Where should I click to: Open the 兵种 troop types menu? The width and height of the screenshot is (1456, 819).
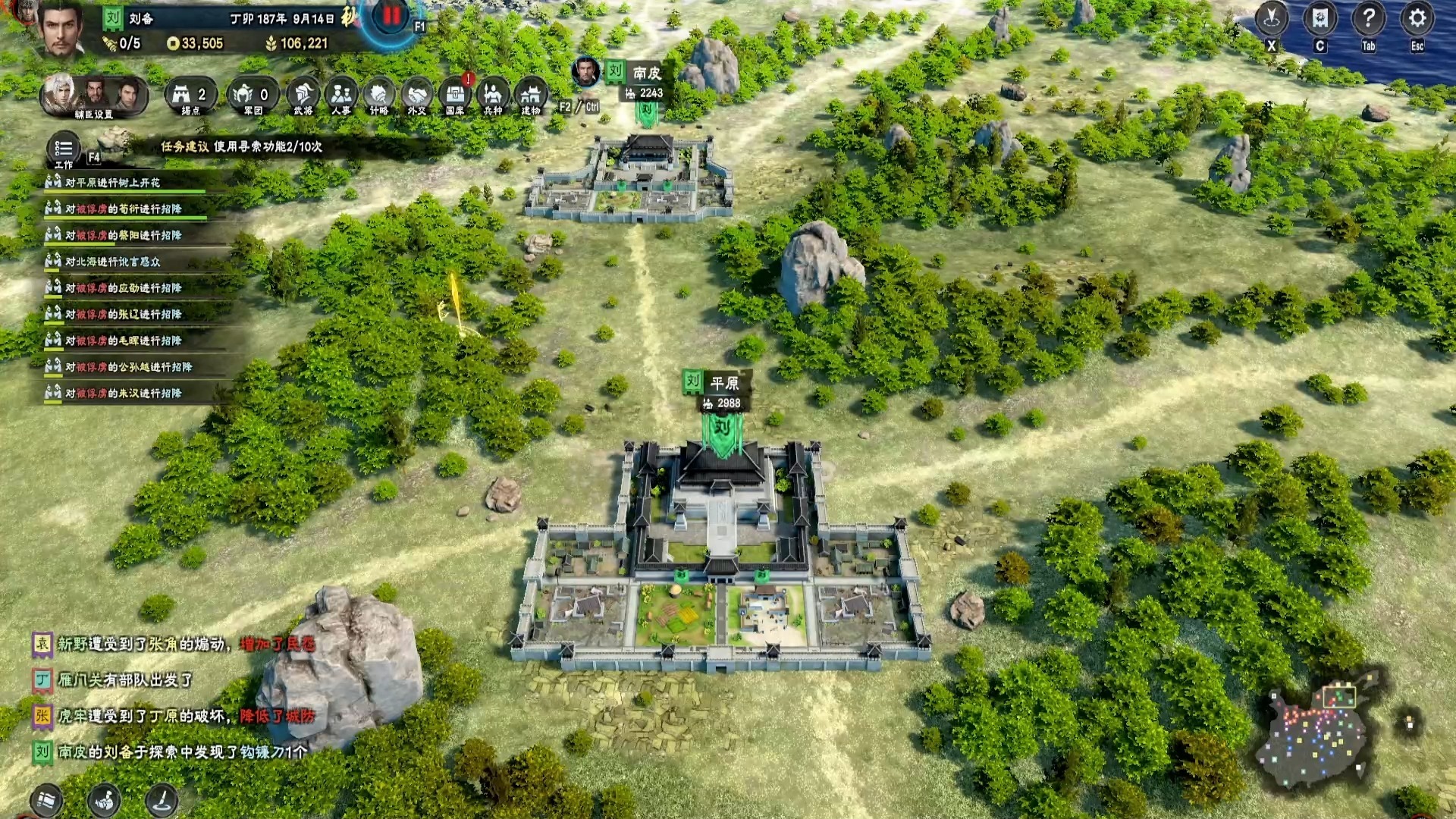[493, 96]
